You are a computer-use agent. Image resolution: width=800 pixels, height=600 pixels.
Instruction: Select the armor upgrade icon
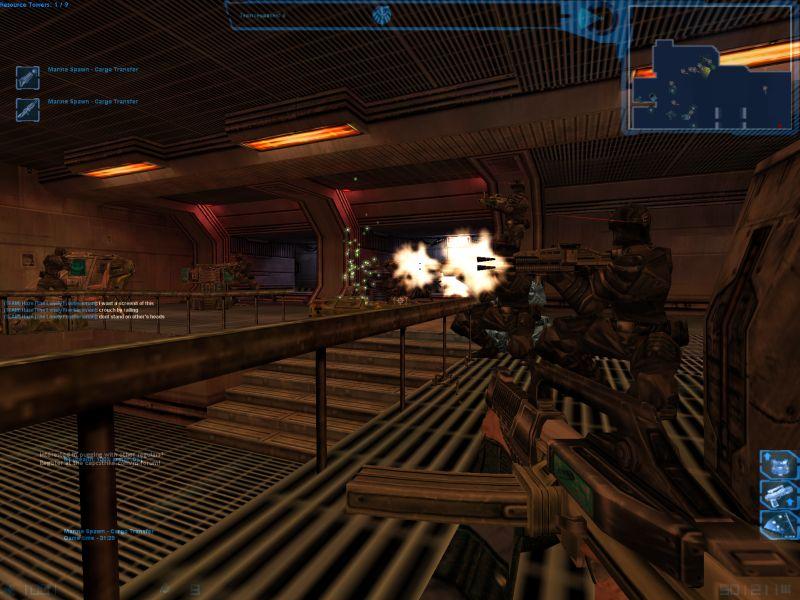(778, 464)
